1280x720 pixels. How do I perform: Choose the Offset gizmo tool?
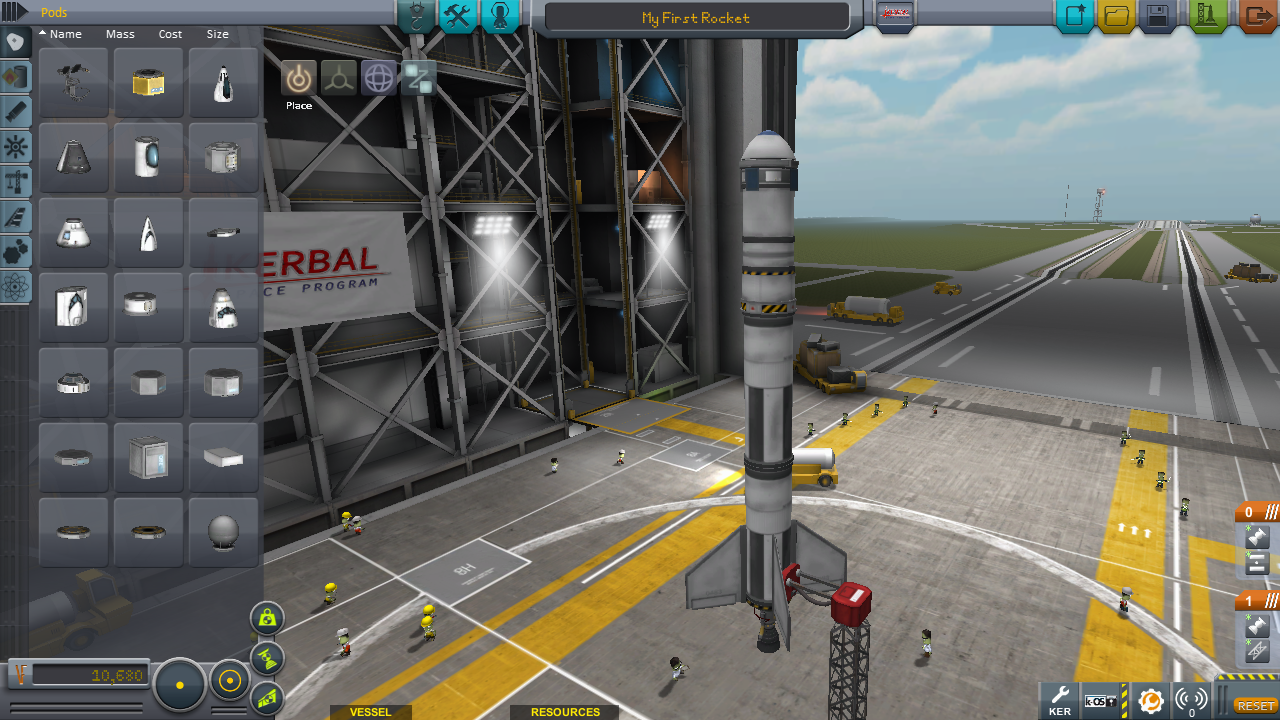tap(339, 78)
